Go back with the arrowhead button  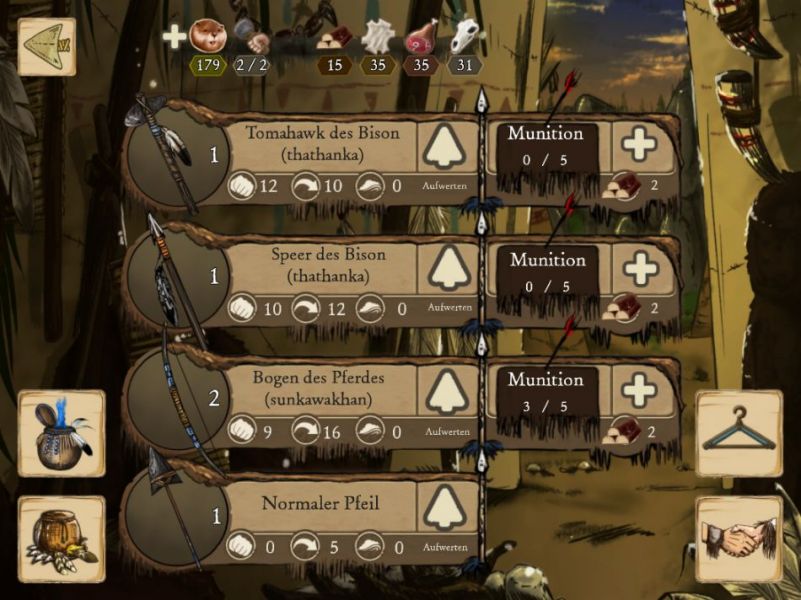click(x=46, y=46)
